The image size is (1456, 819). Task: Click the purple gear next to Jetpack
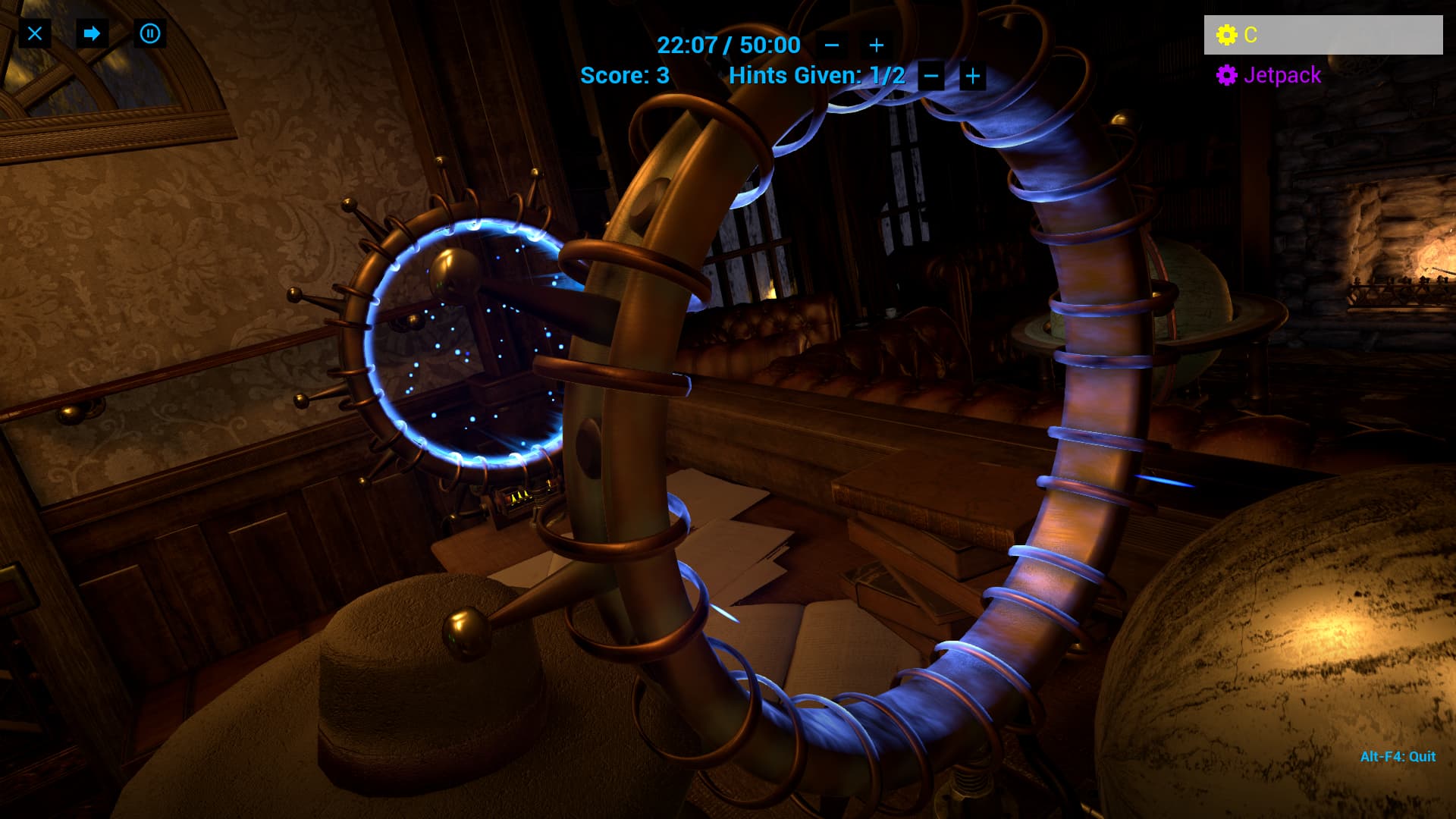1227,76
